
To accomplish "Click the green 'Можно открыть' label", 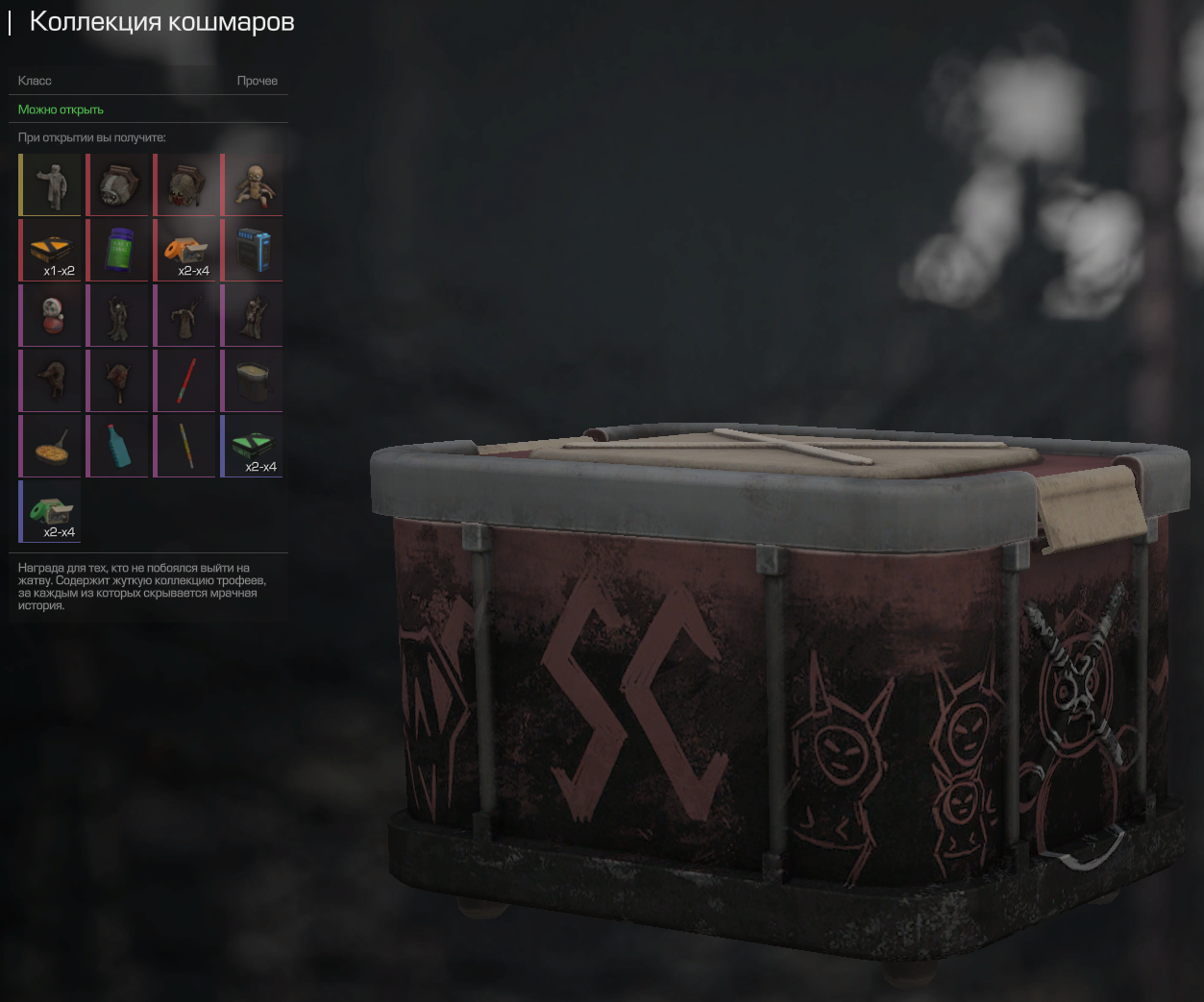I will tap(61, 110).
